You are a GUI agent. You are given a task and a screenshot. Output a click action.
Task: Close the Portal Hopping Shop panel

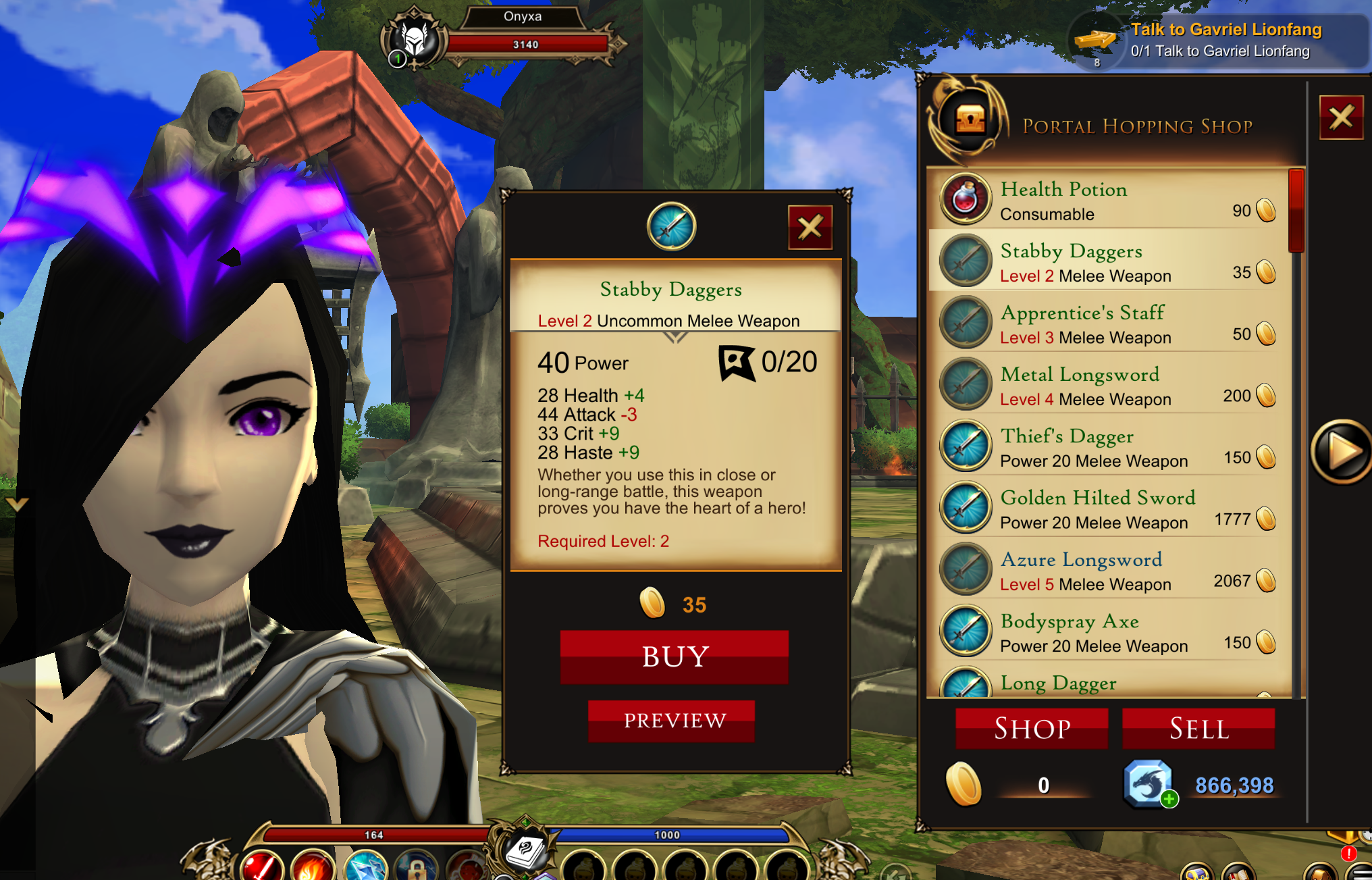click(x=1341, y=118)
